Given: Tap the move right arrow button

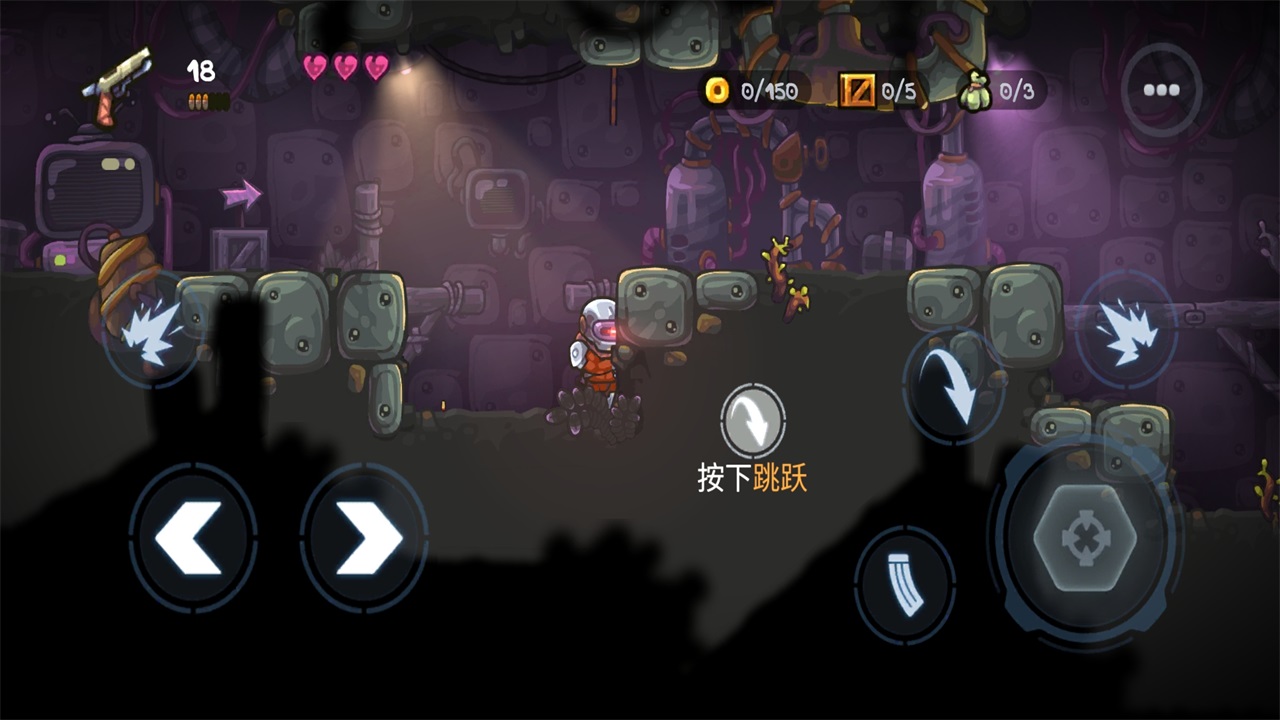Looking at the screenshot, I should coord(364,538).
